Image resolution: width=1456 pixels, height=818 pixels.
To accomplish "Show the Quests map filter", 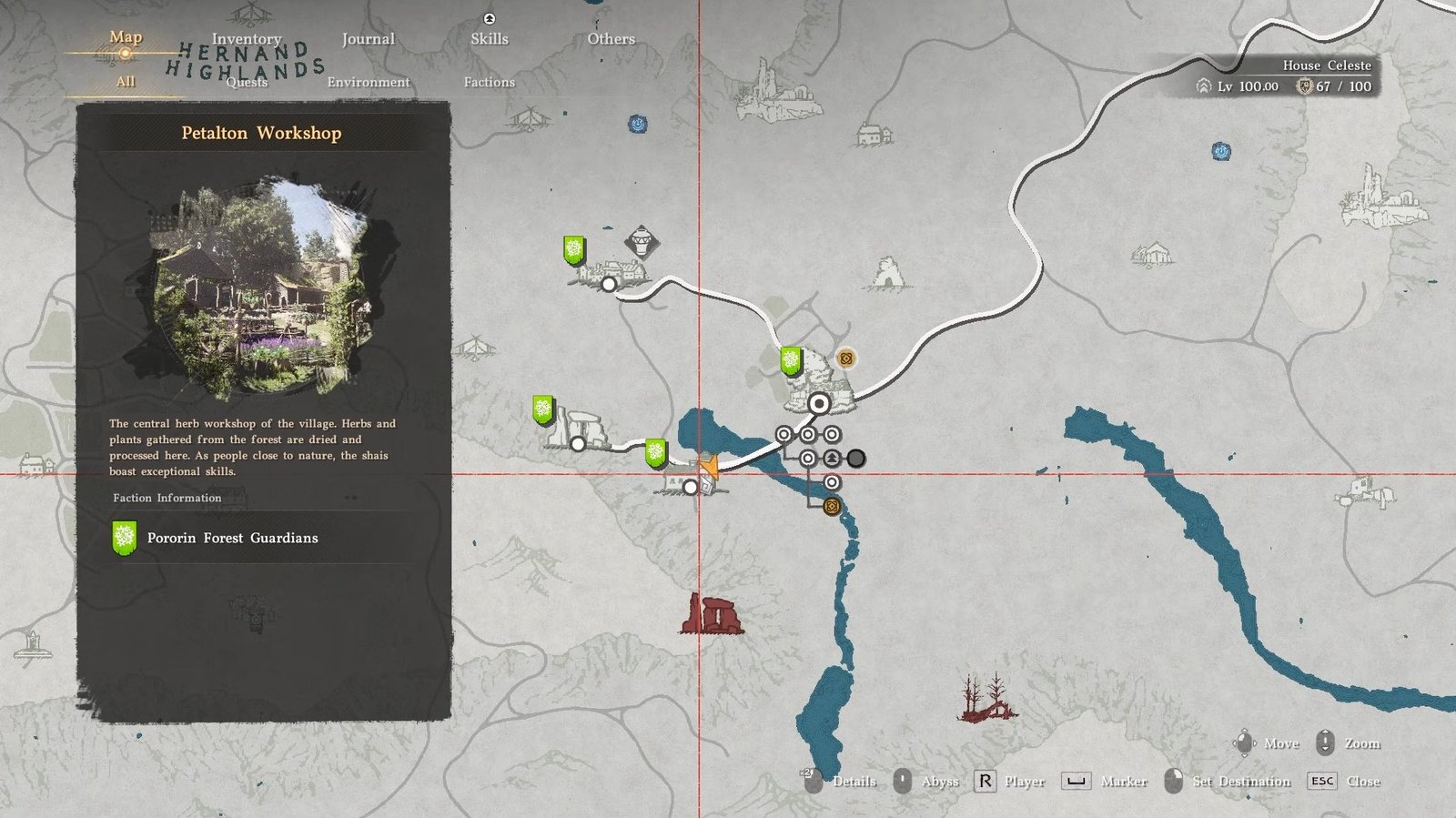I will tap(247, 82).
